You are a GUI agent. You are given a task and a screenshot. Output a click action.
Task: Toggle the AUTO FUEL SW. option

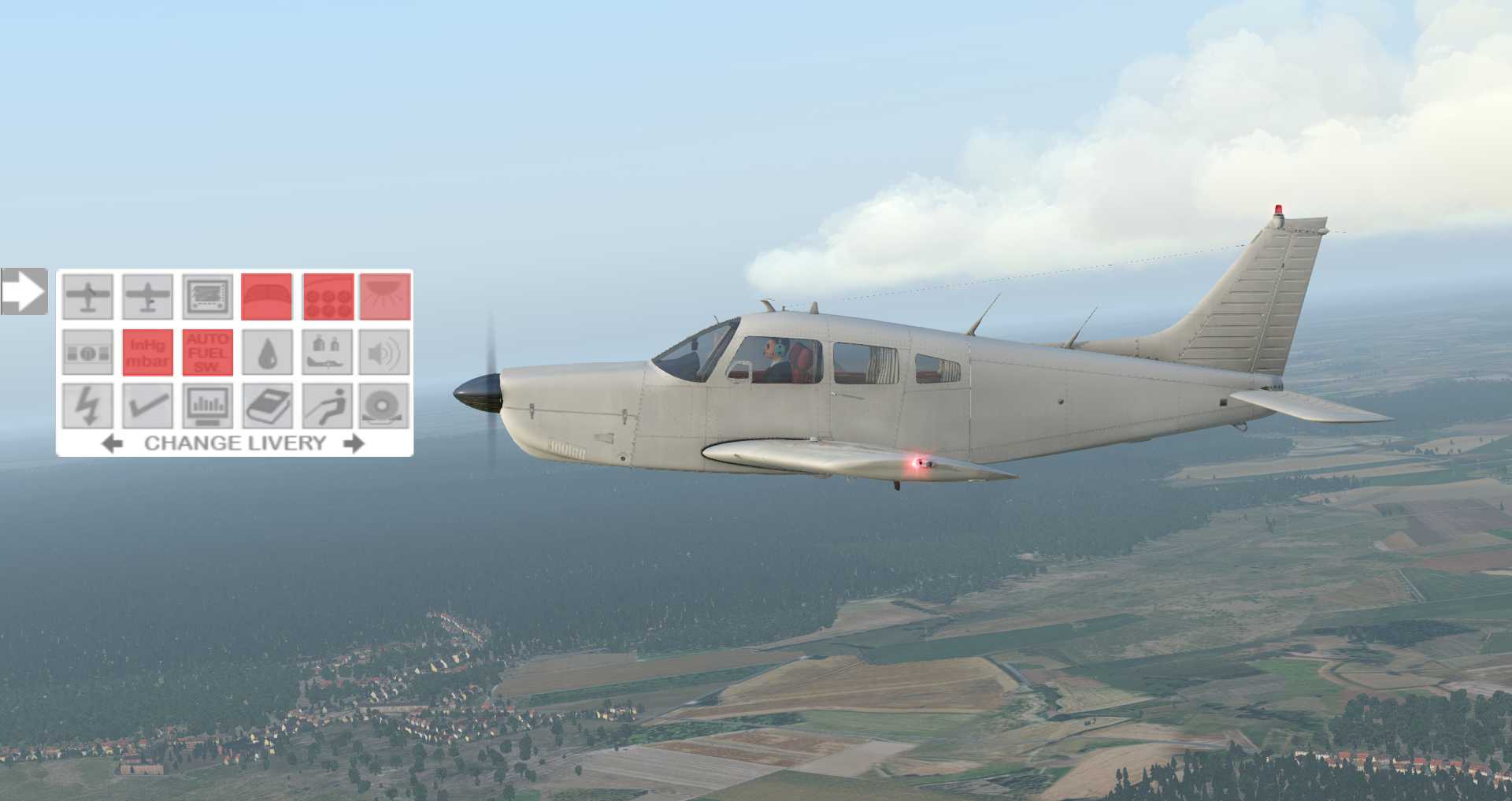pos(208,352)
